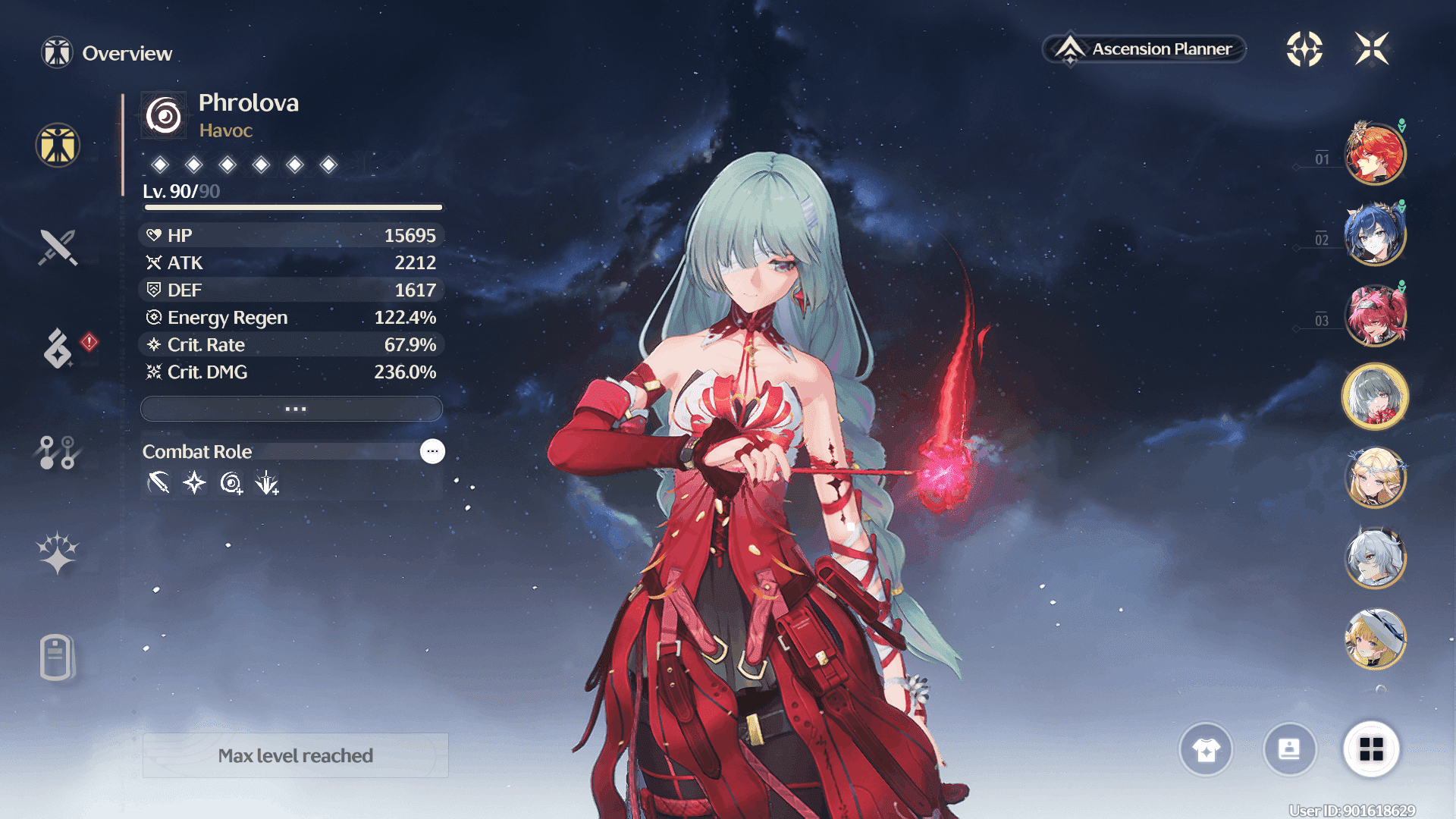This screenshot has height=819, width=1456.
Task: Show Combat Role details
Action: 432,451
